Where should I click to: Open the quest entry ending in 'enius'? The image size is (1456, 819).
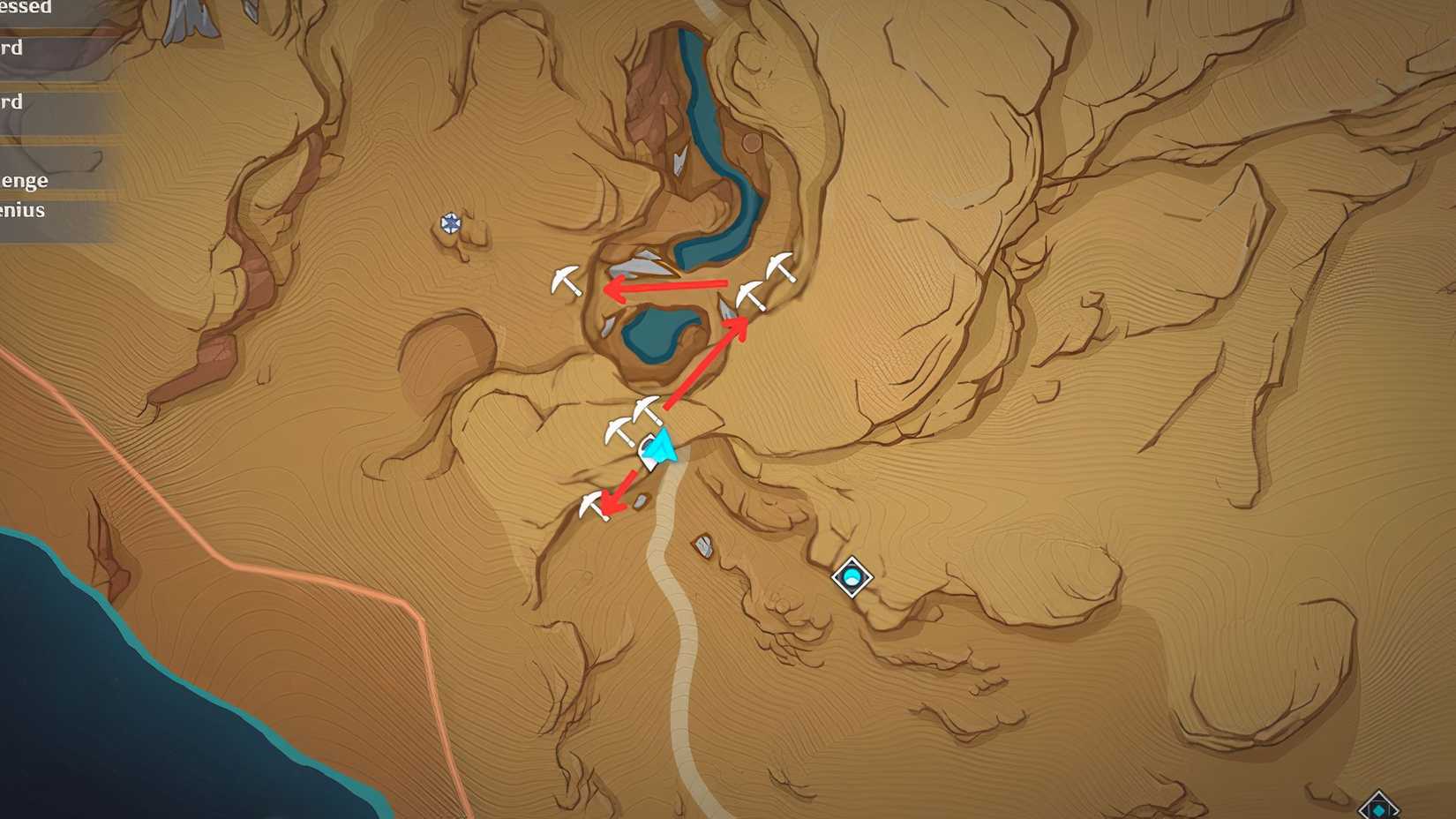coord(22,210)
